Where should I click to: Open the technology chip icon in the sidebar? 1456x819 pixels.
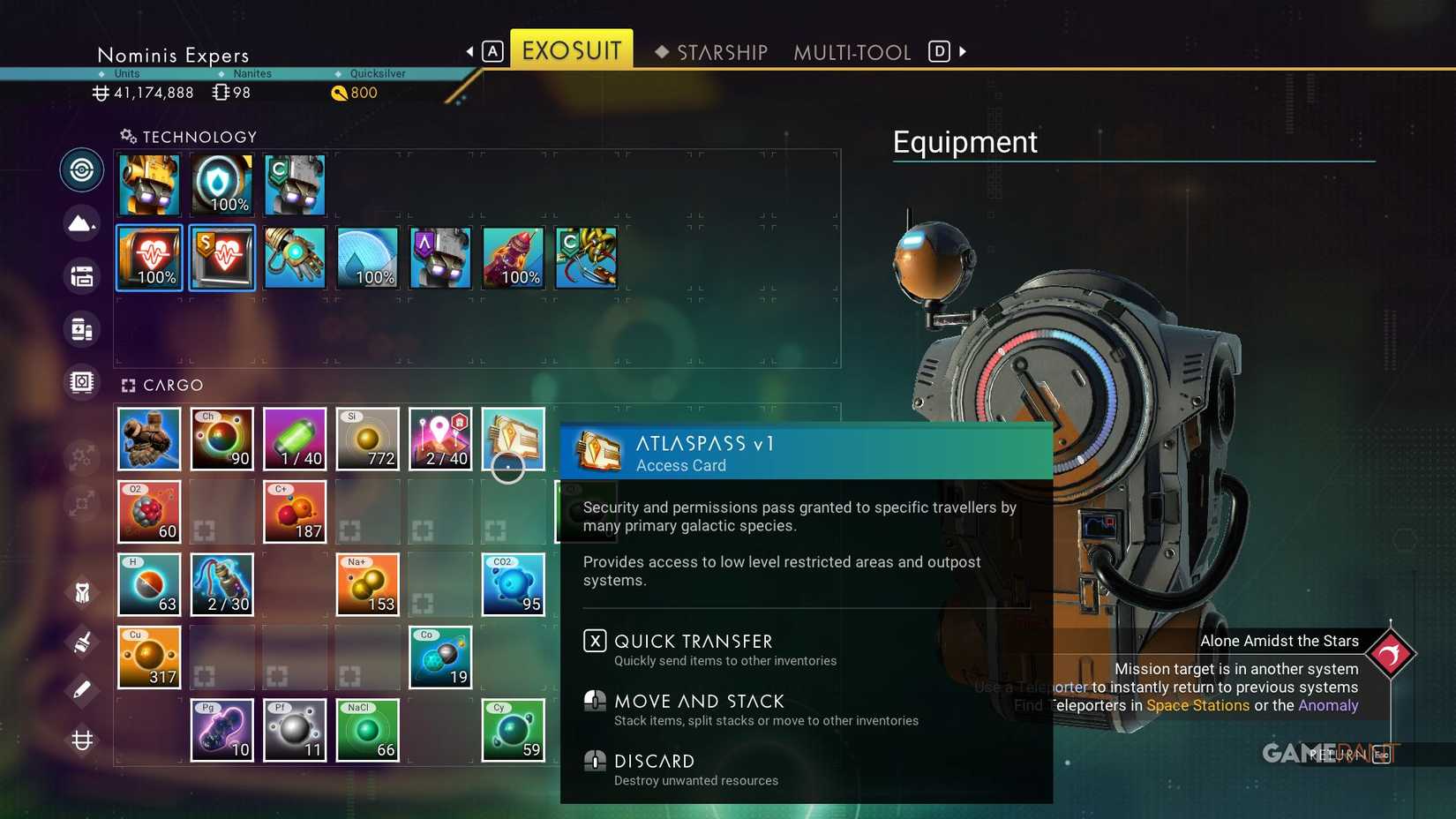click(x=81, y=382)
